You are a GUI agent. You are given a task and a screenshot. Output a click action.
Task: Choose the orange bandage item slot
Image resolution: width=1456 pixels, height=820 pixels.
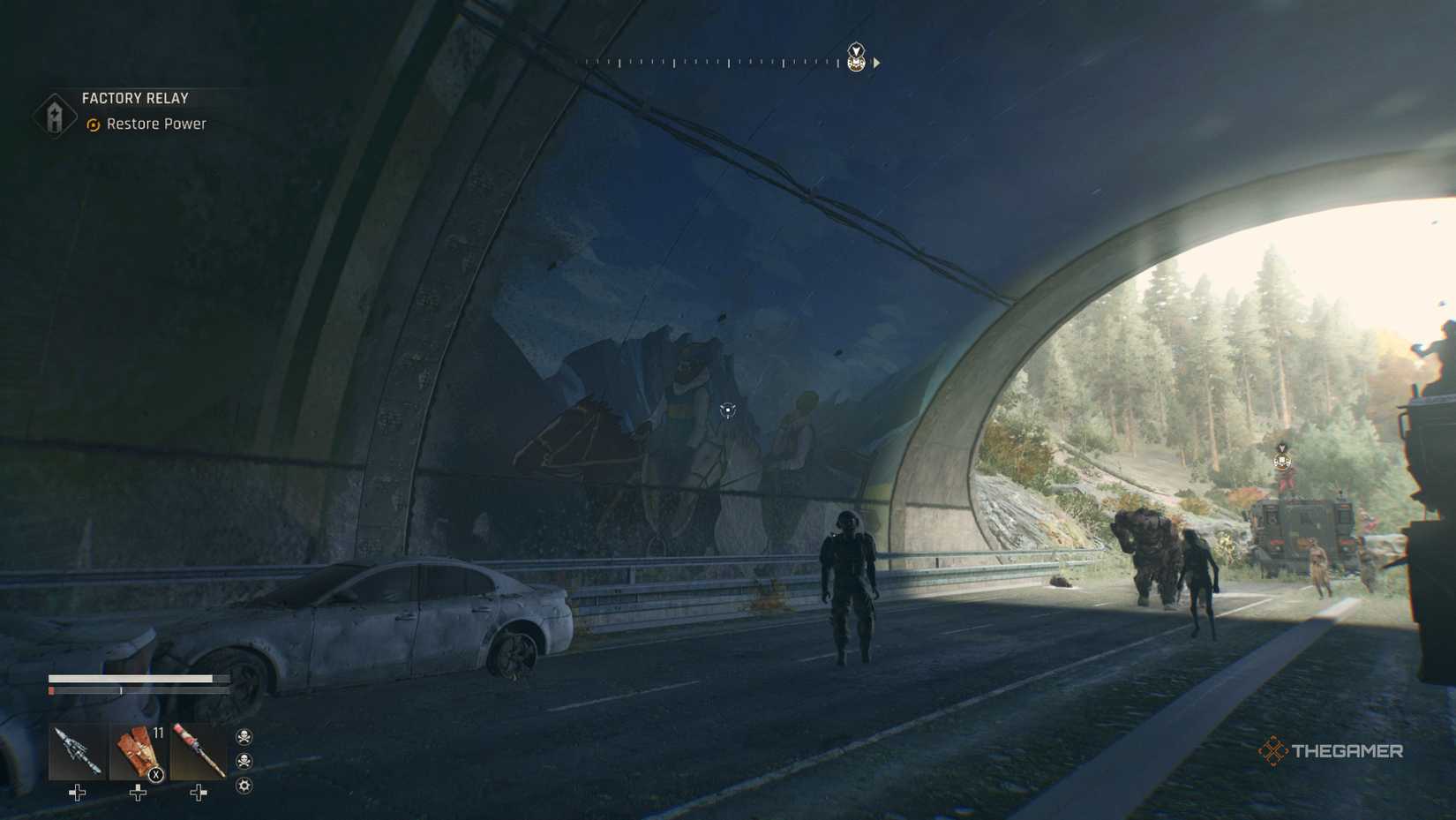tap(138, 752)
